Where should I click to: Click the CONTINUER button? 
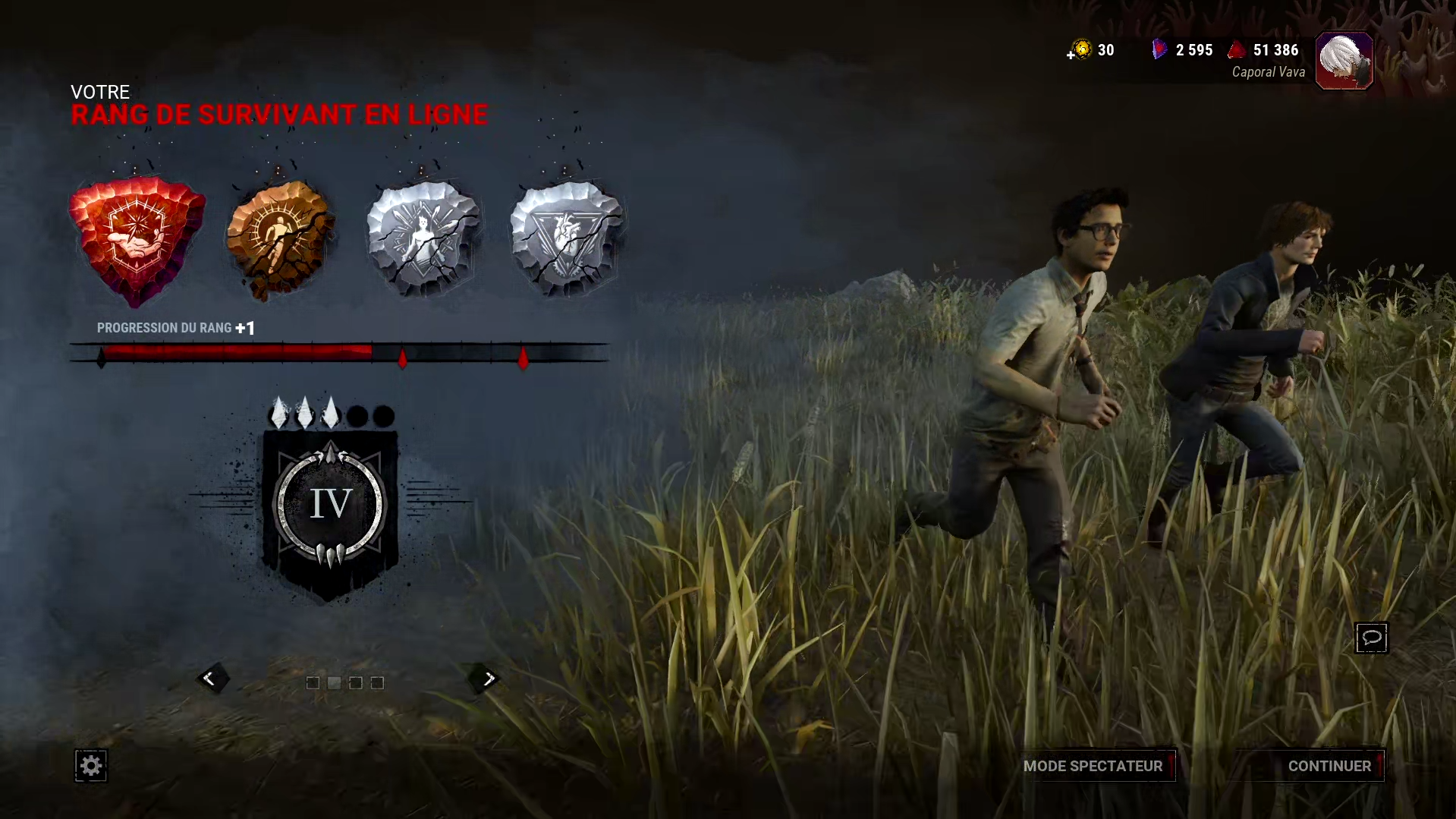point(1329,766)
